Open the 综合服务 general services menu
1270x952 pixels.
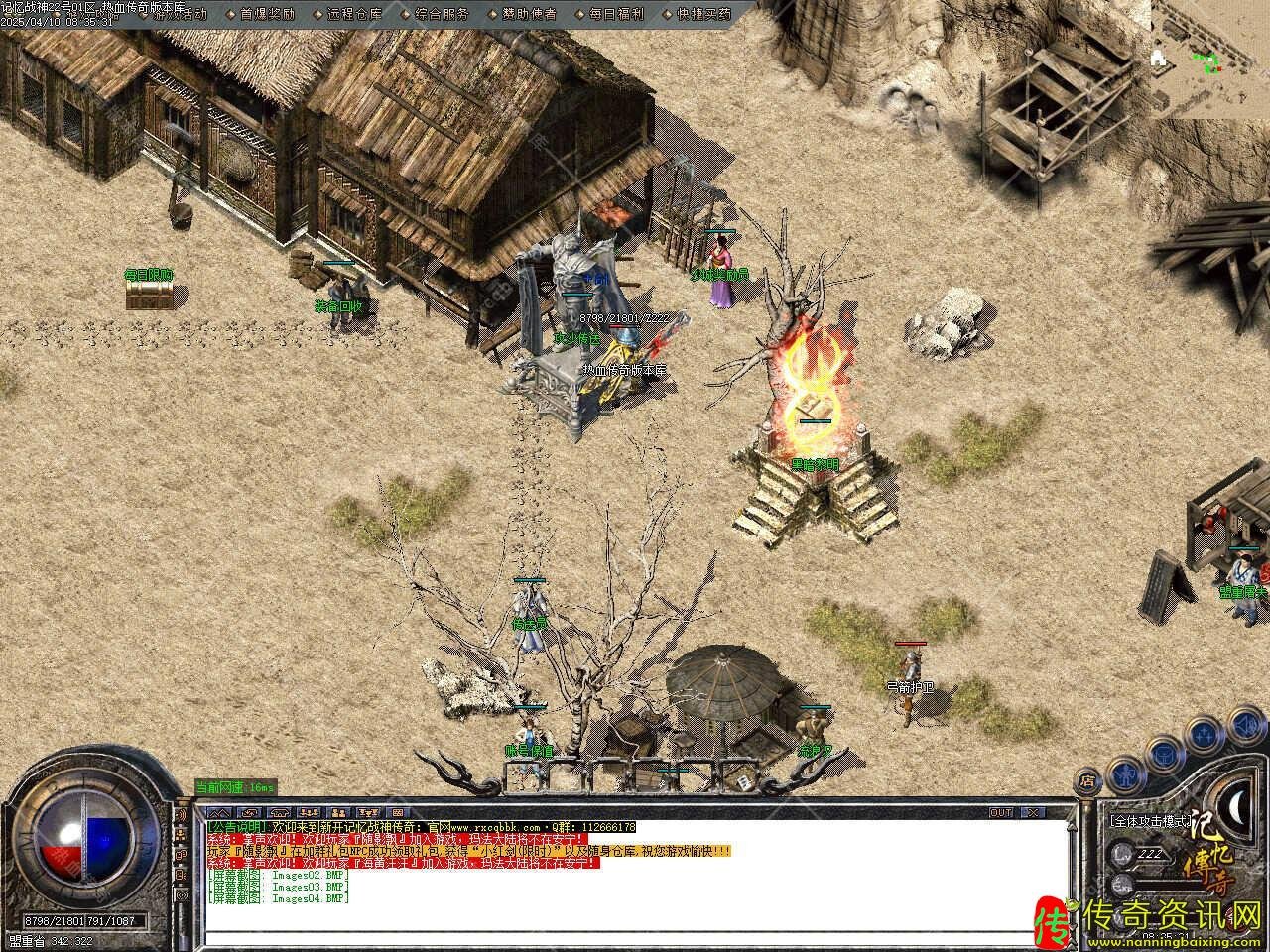click(442, 14)
